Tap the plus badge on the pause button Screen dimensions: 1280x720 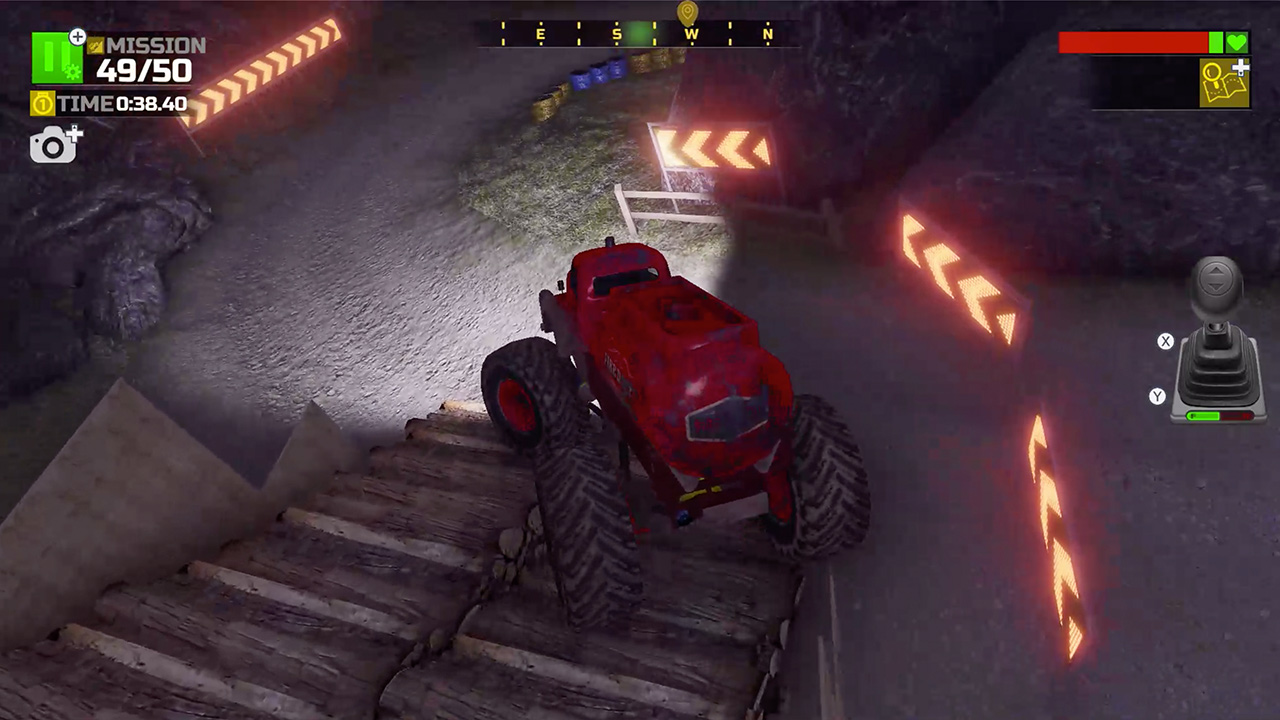click(77, 36)
